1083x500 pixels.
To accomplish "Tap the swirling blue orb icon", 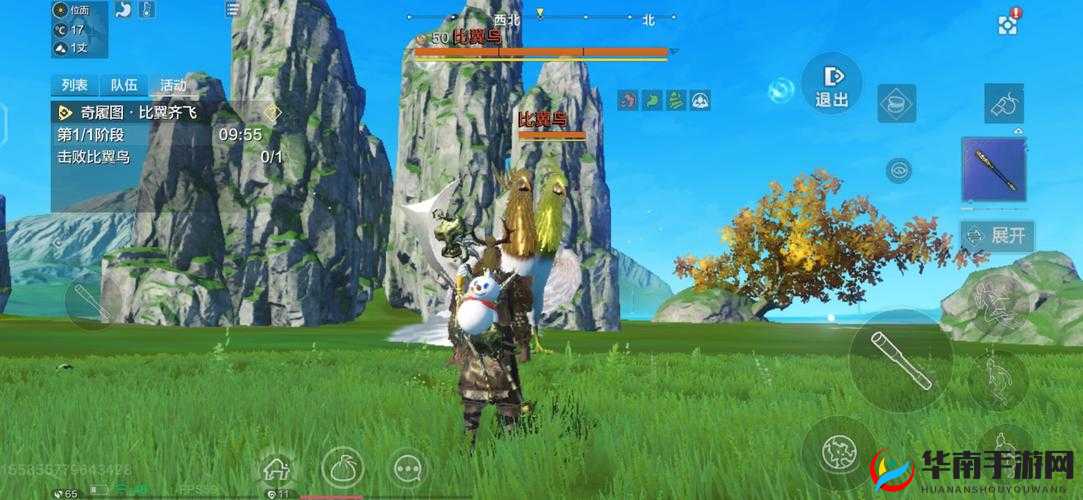I will pyautogui.click(x=781, y=92).
